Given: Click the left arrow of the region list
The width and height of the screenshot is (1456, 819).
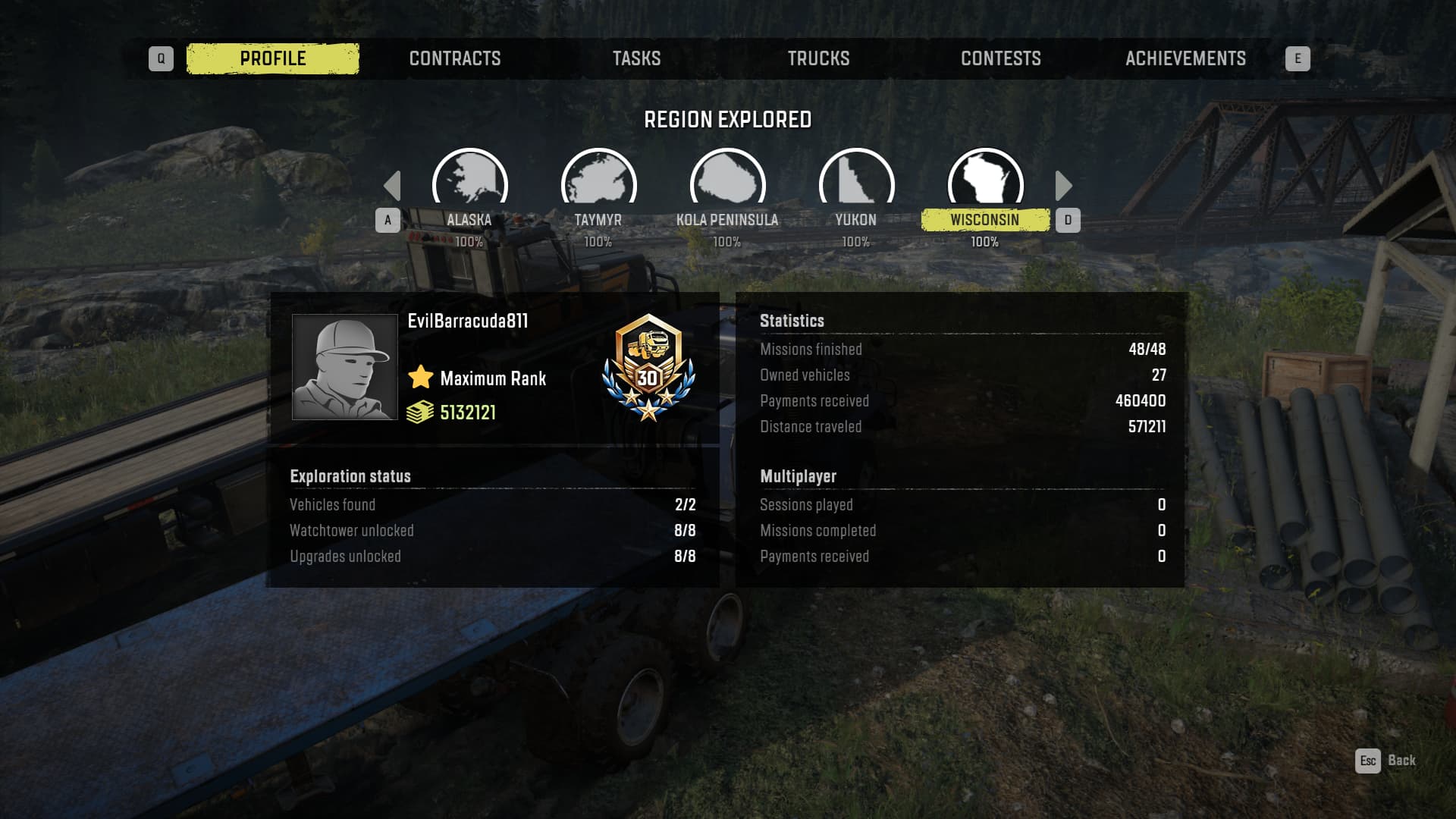Looking at the screenshot, I should point(392,186).
